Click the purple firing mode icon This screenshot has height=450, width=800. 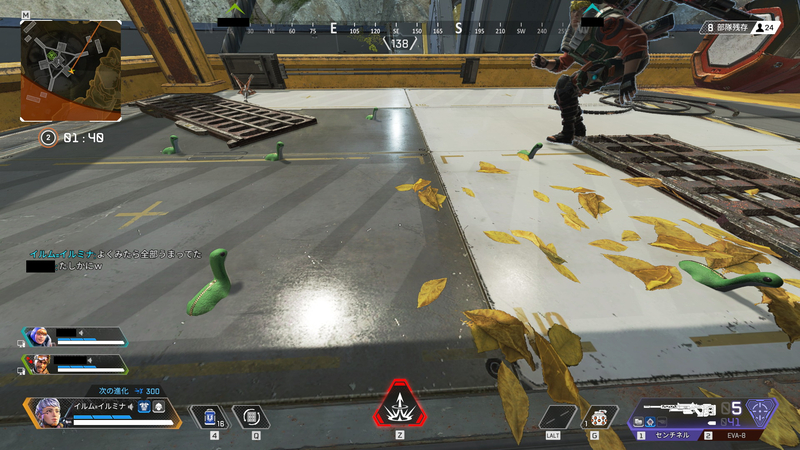(x=760, y=412)
